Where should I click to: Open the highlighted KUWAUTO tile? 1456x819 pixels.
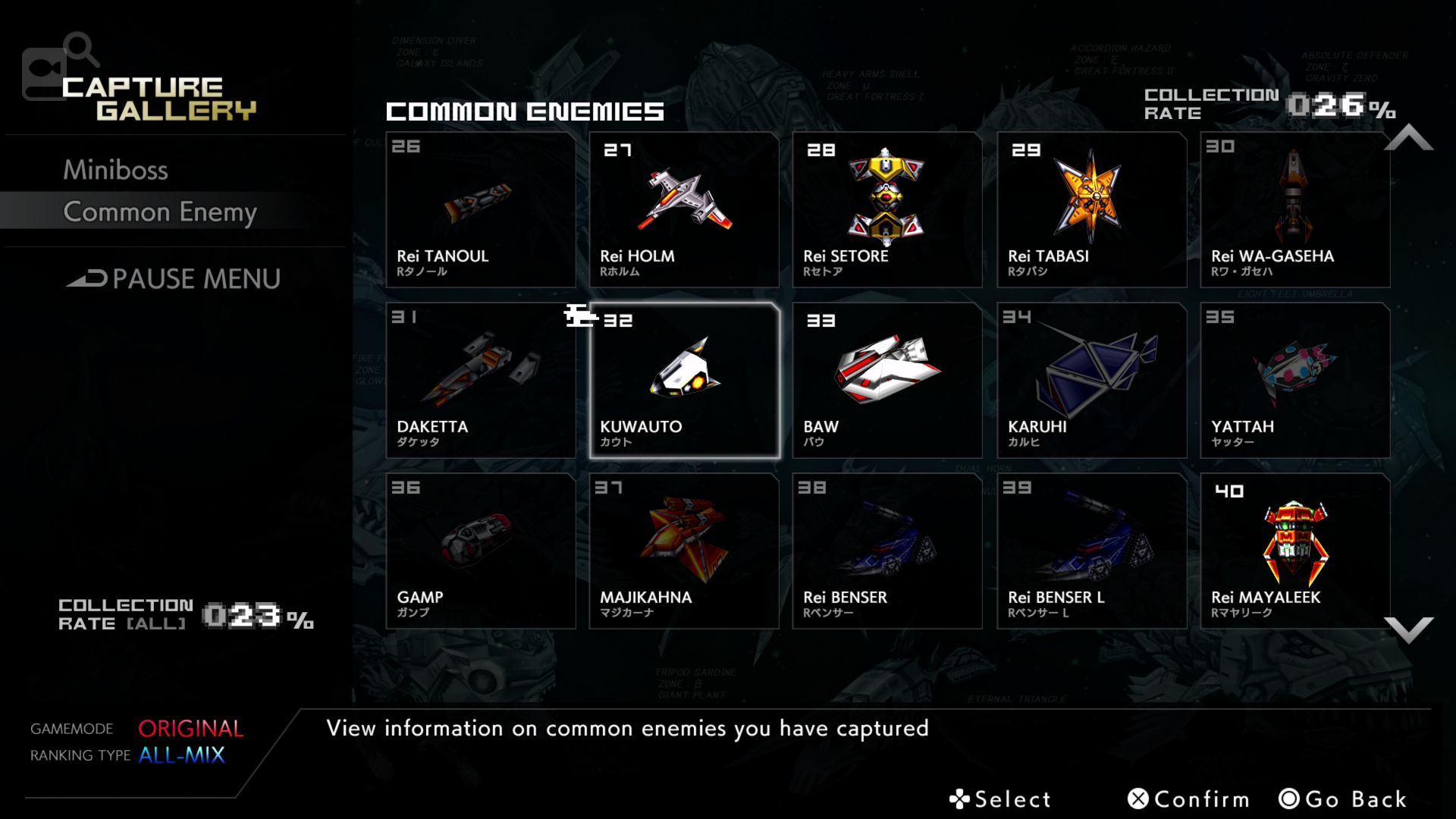coord(684,381)
